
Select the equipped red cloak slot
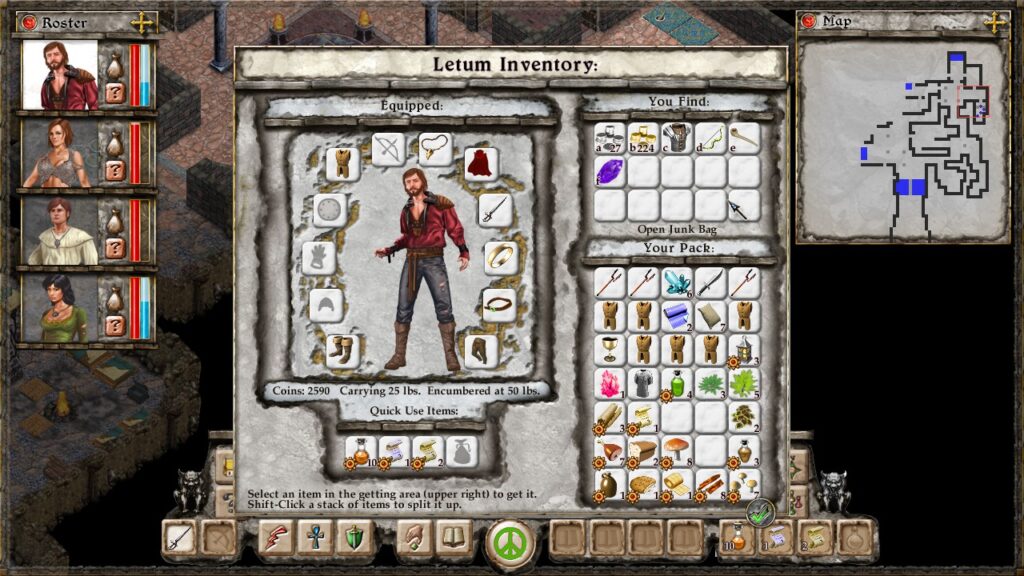pos(481,163)
